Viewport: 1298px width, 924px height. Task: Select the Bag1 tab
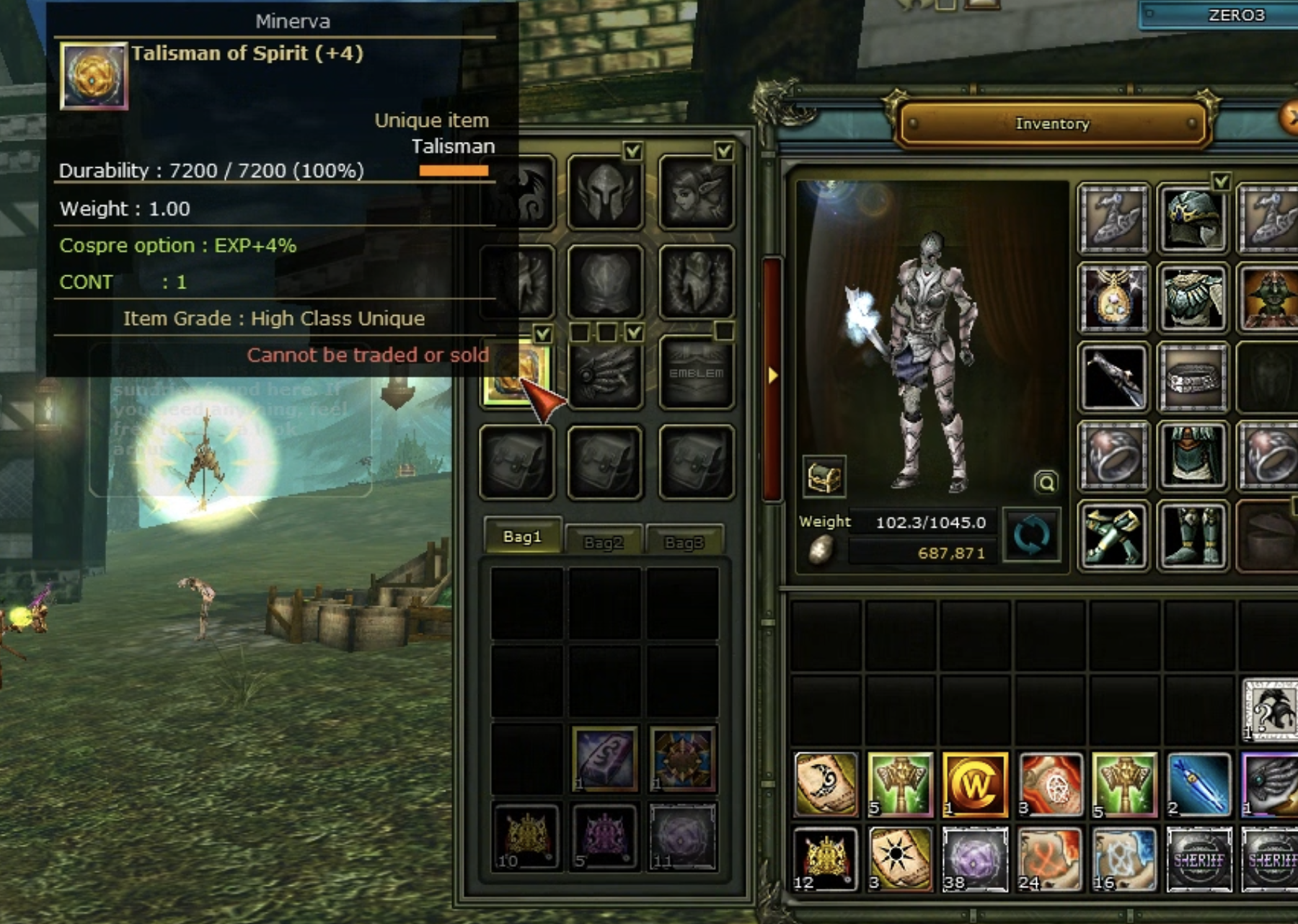coord(522,536)
